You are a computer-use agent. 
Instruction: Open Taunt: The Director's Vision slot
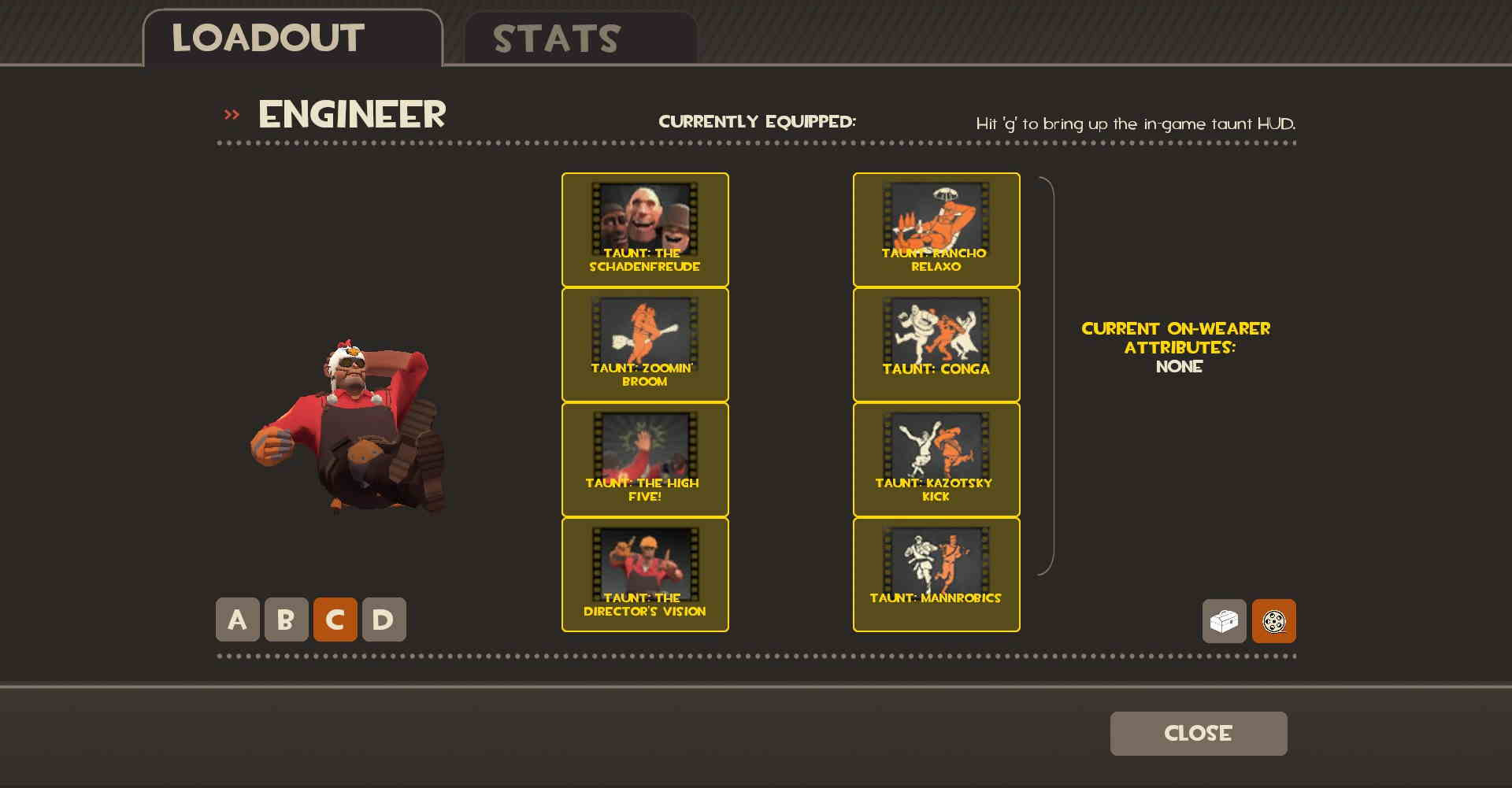[x=645, y=574]
